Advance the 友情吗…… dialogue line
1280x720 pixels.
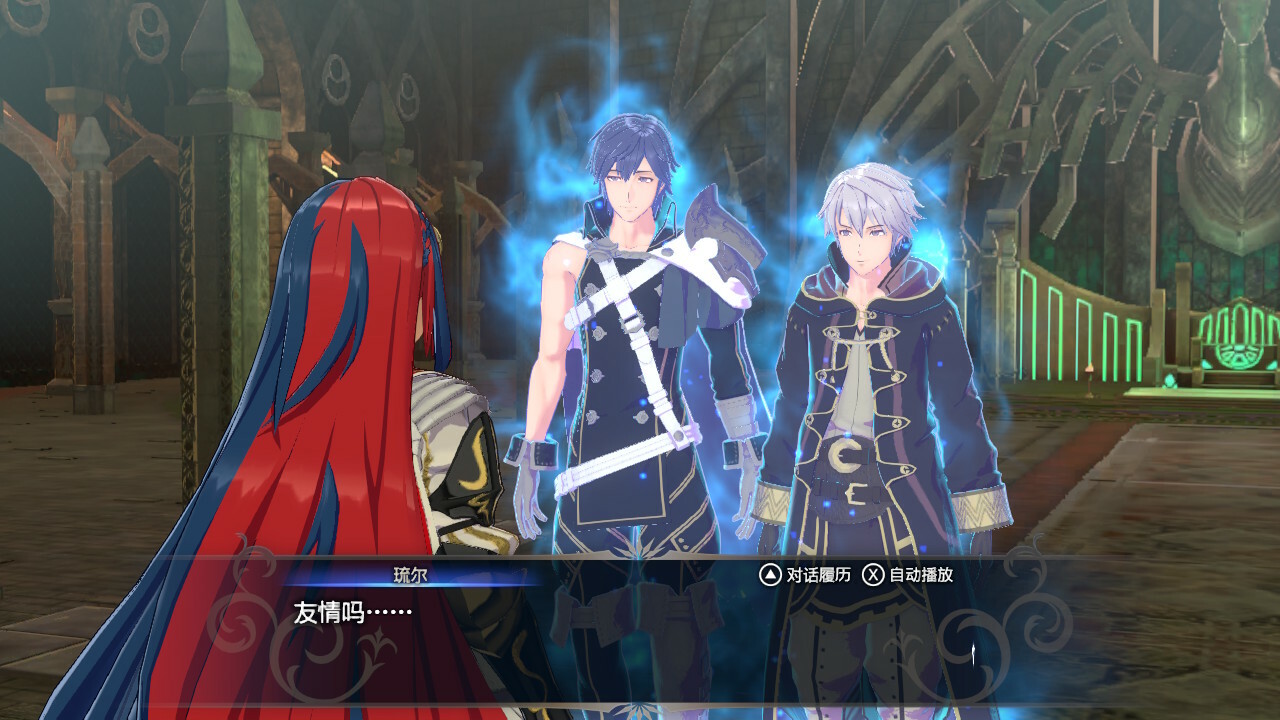point(640,625)
